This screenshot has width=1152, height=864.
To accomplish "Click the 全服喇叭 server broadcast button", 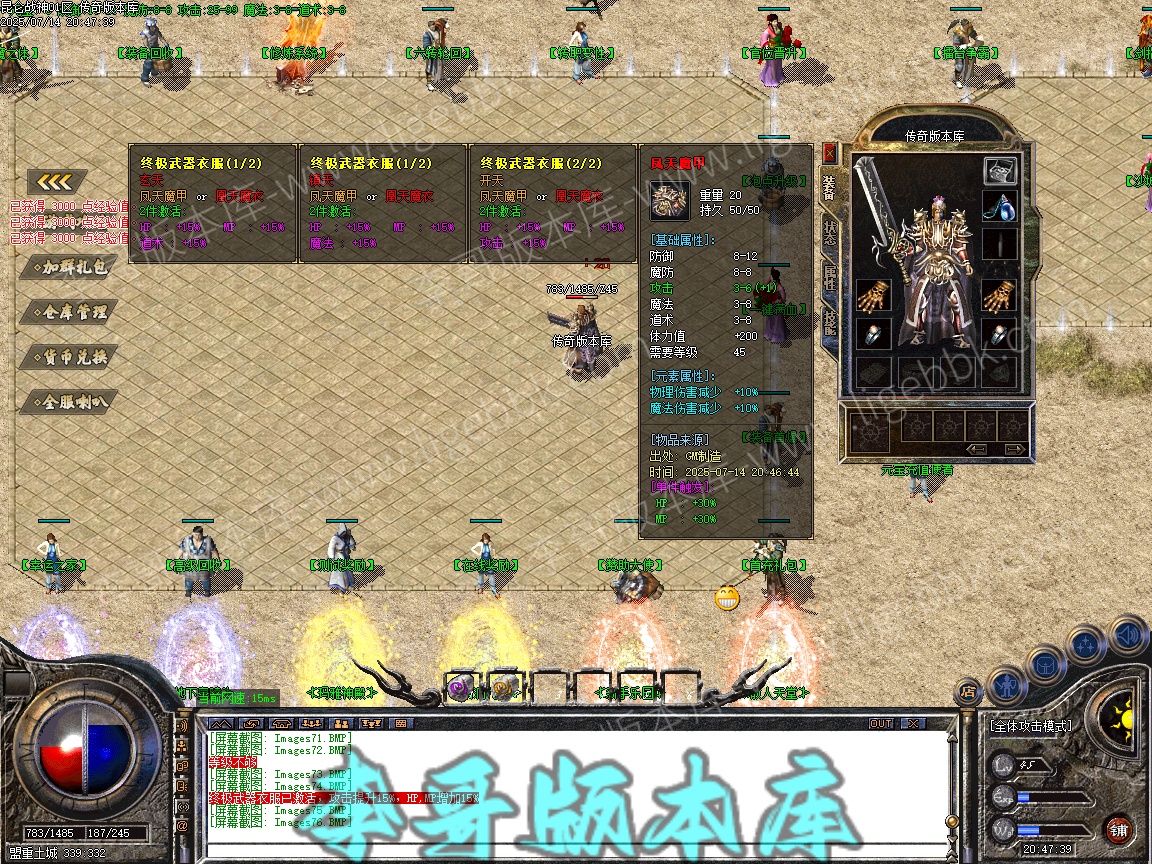I will (70, 402).
